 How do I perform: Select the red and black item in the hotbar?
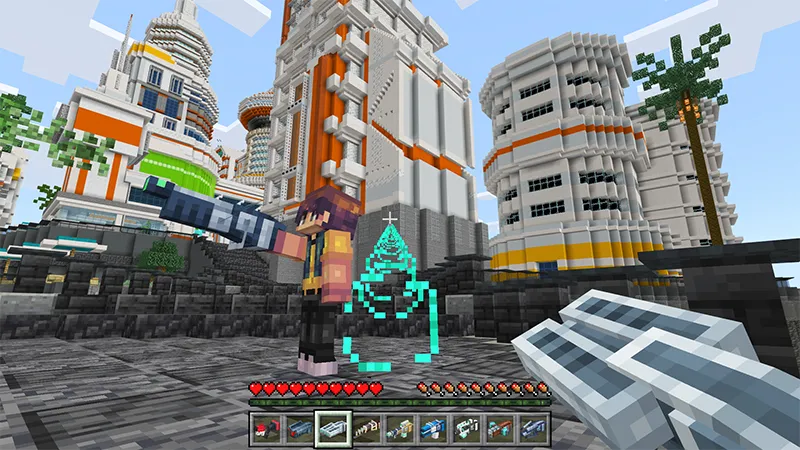coord(265,429)
